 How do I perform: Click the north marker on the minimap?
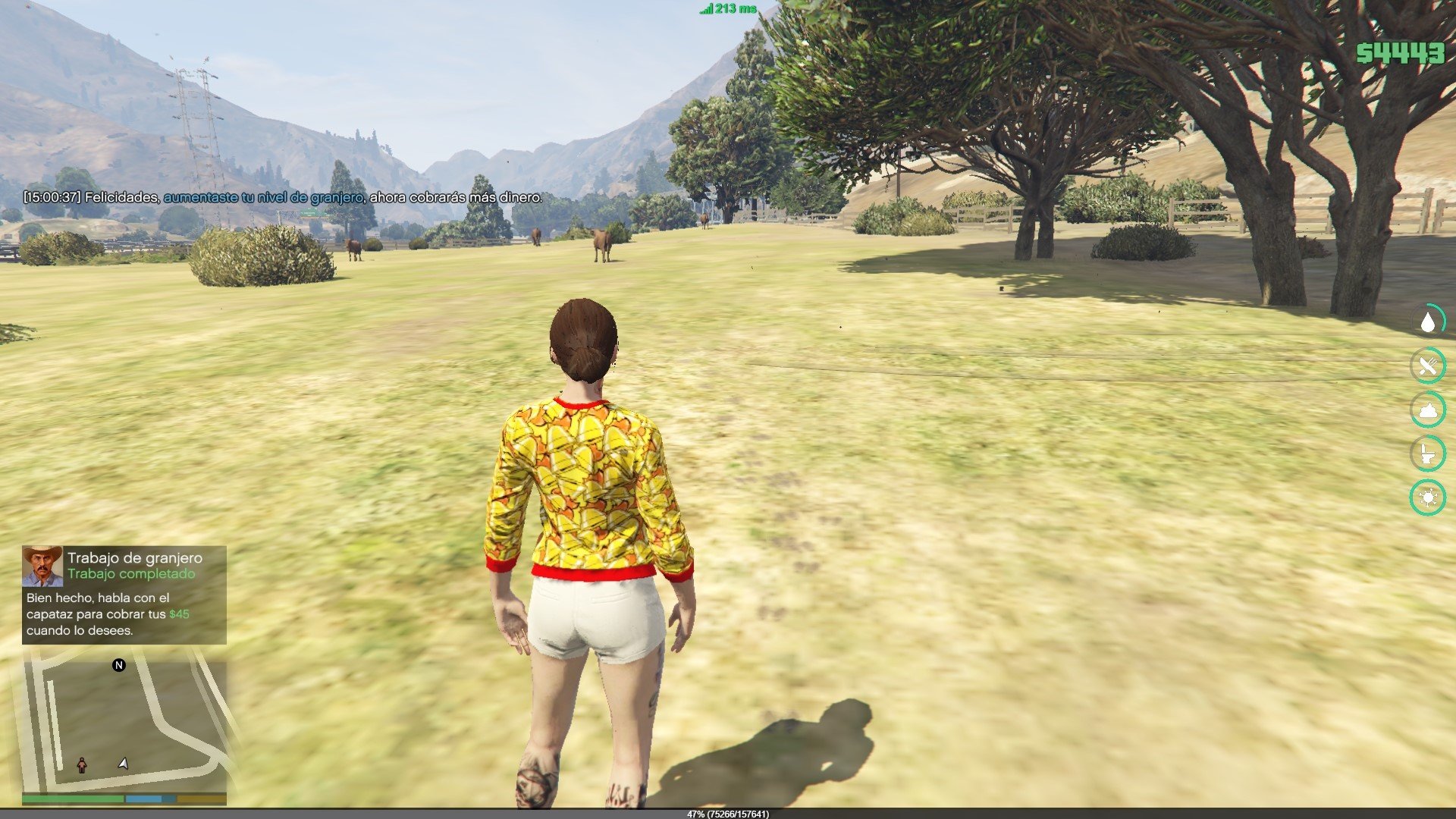coord(119,665)
